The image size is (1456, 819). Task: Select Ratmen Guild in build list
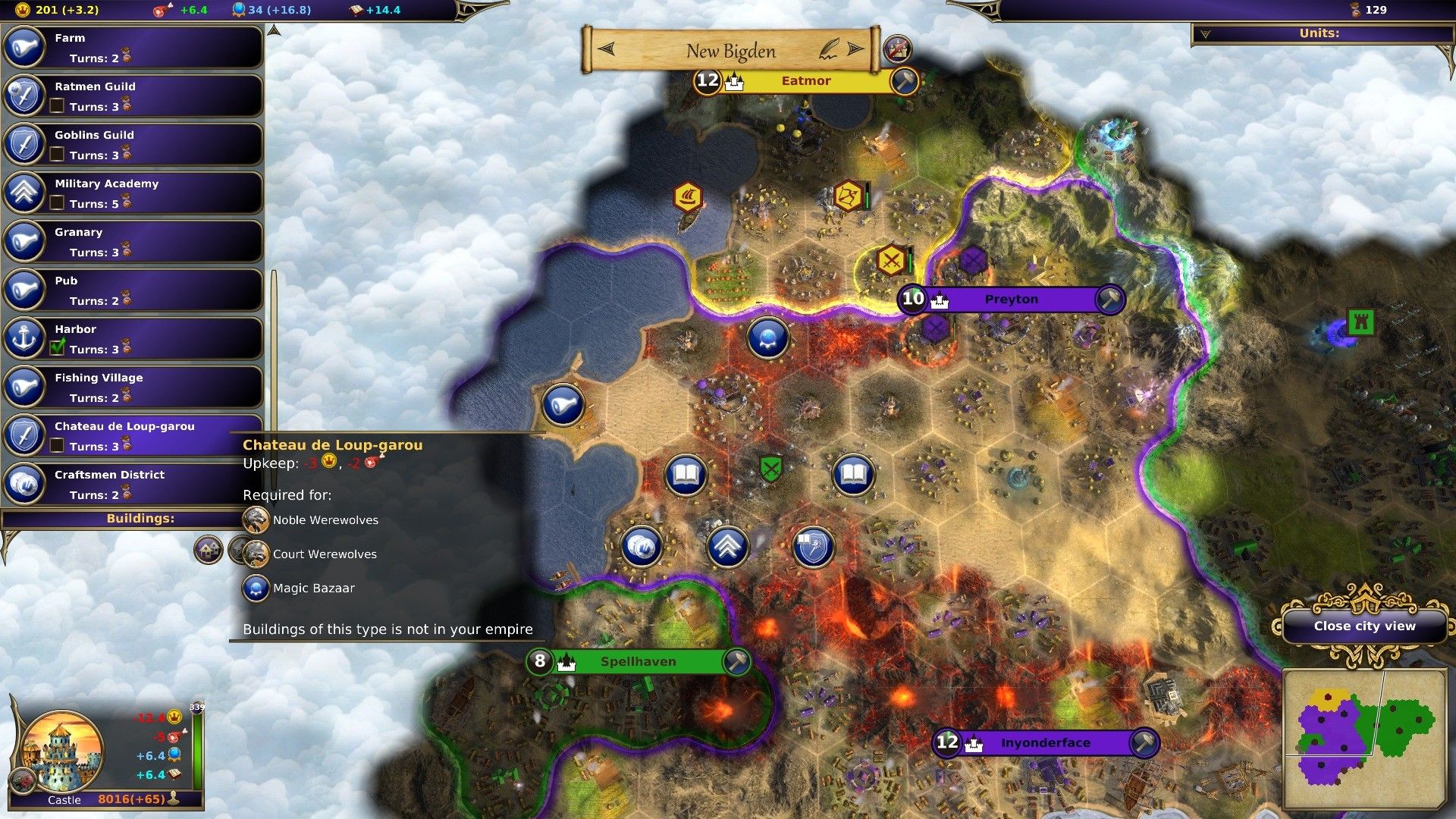click(x=133, y=96)
